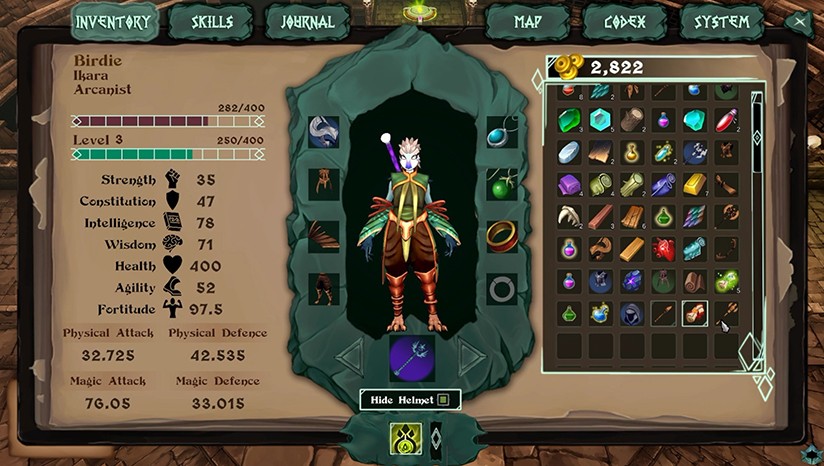Viewport: 824px width, 466px height.
Task: Pick the red heart item in inventory
Action: (664, 249)
